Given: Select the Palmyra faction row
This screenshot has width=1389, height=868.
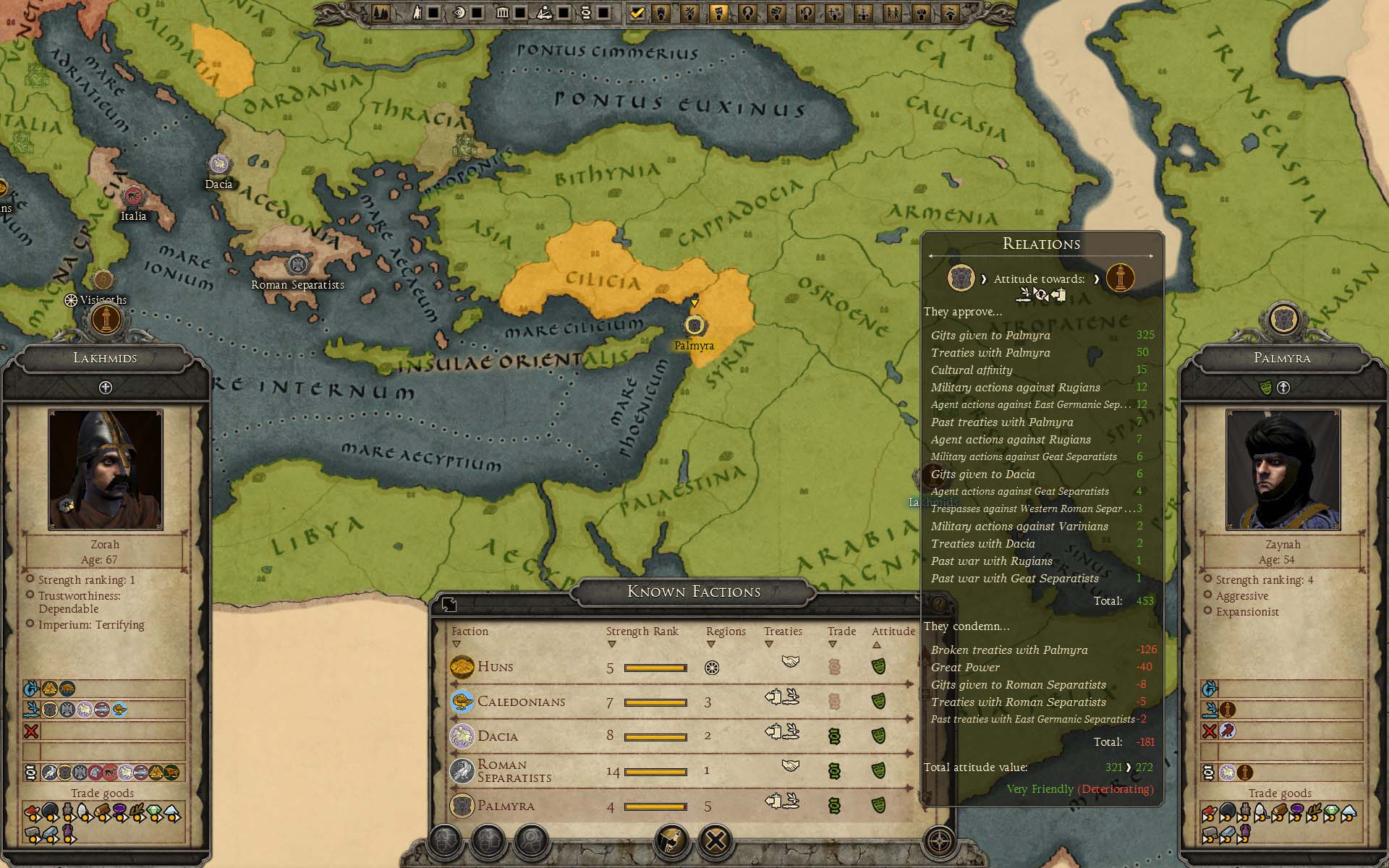Looking at the screenshot, I should pyautogui.click(x=506, y=806).
